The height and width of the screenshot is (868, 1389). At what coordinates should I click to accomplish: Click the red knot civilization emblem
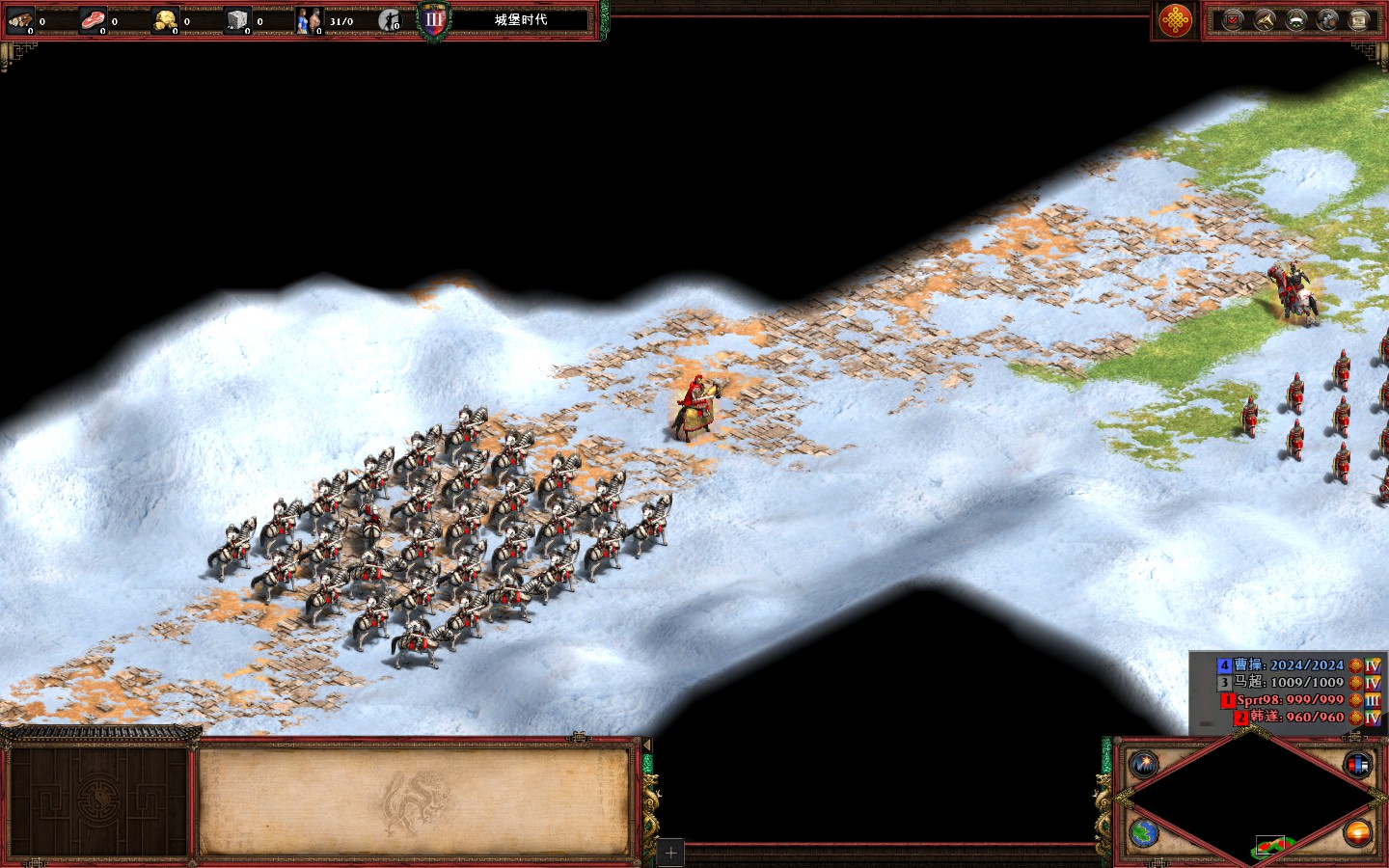[1175, 20]
